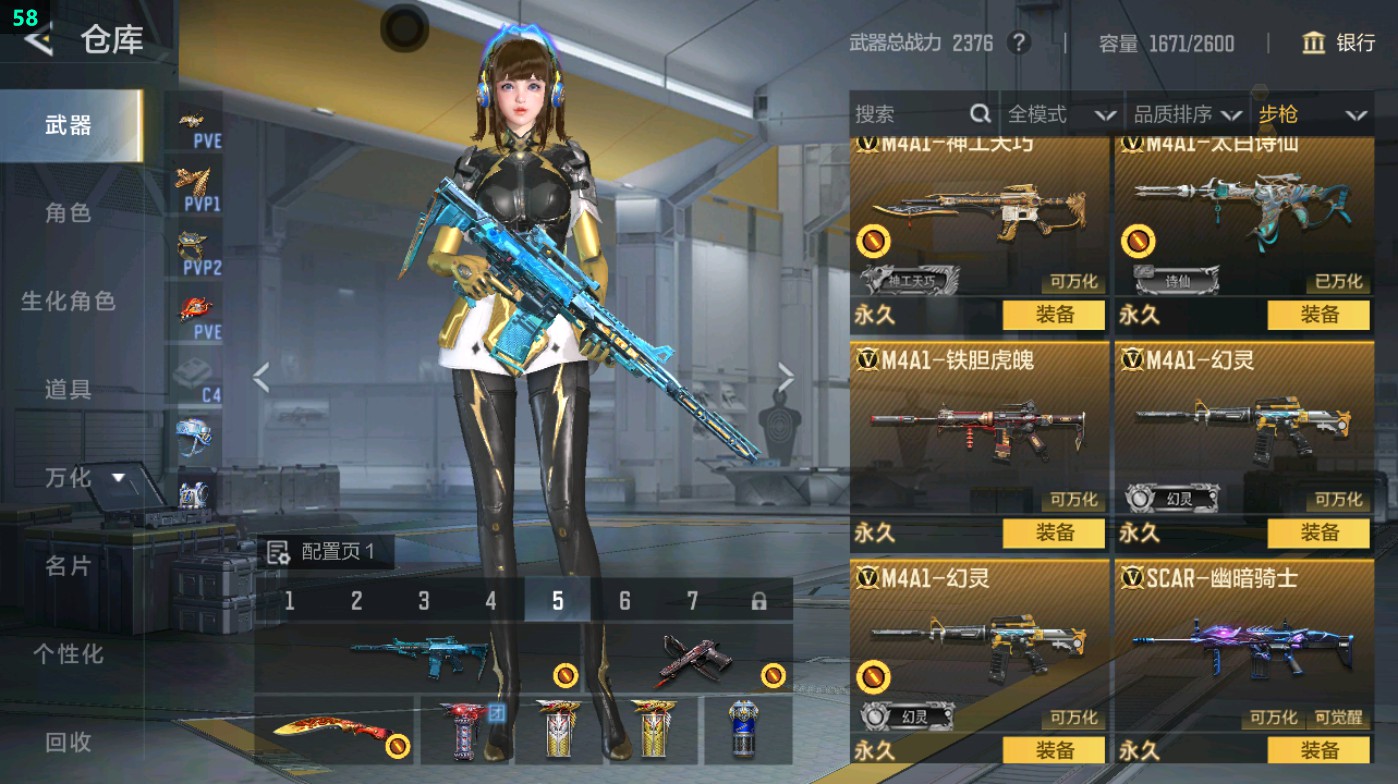Screen dimensions: 1398x784
Task: Select the 道具 category
Action: click(68, 389)
